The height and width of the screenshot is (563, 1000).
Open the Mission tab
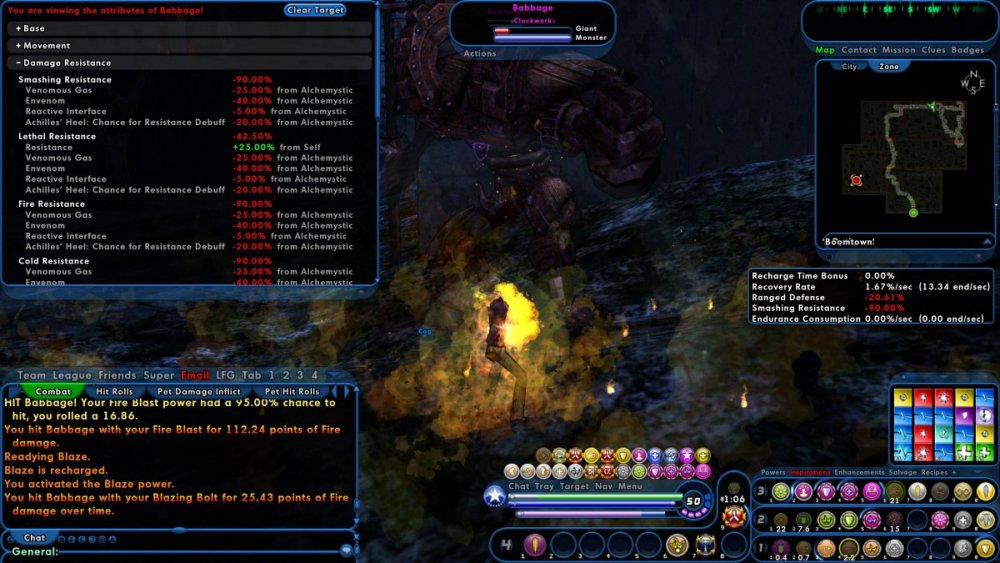pyautogui.click(x=898, y=50)
